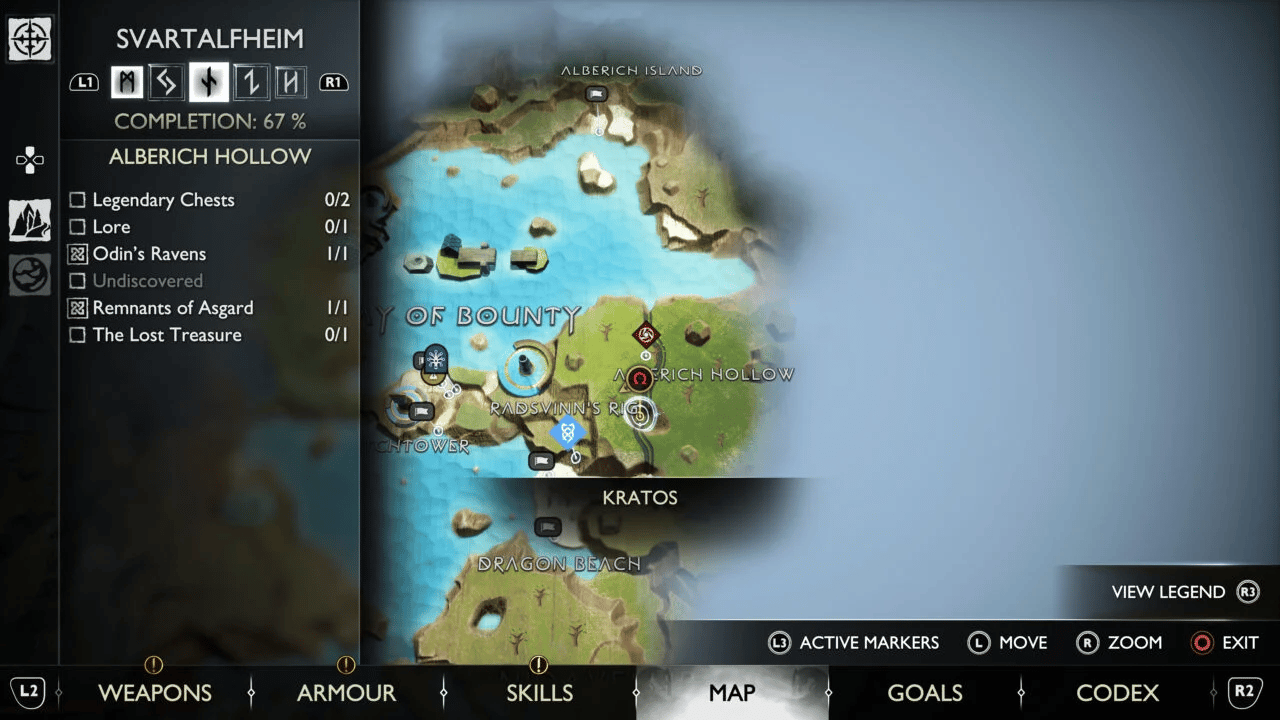Choose the Lore collectible entry
1280x720 pixels.
(111, 227)
